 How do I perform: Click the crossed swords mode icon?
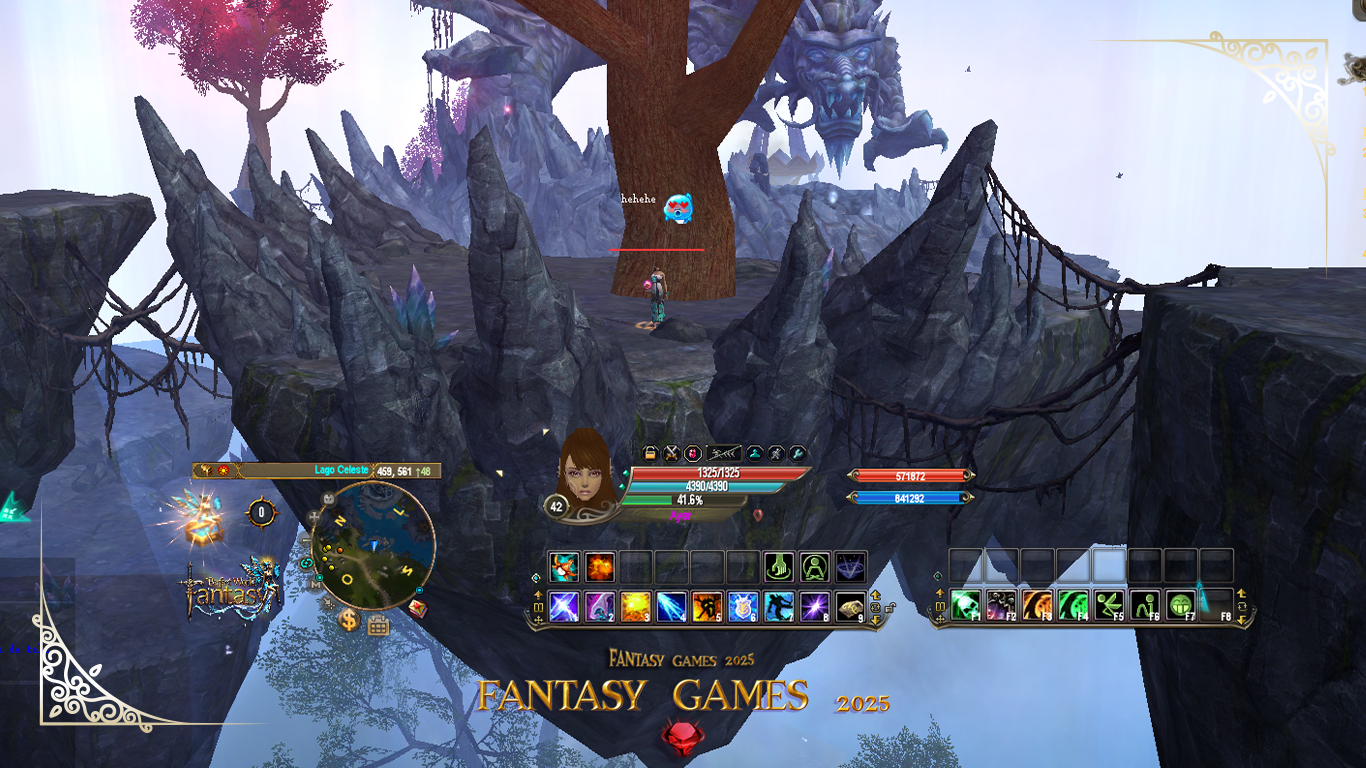click(x=671, y=453)
